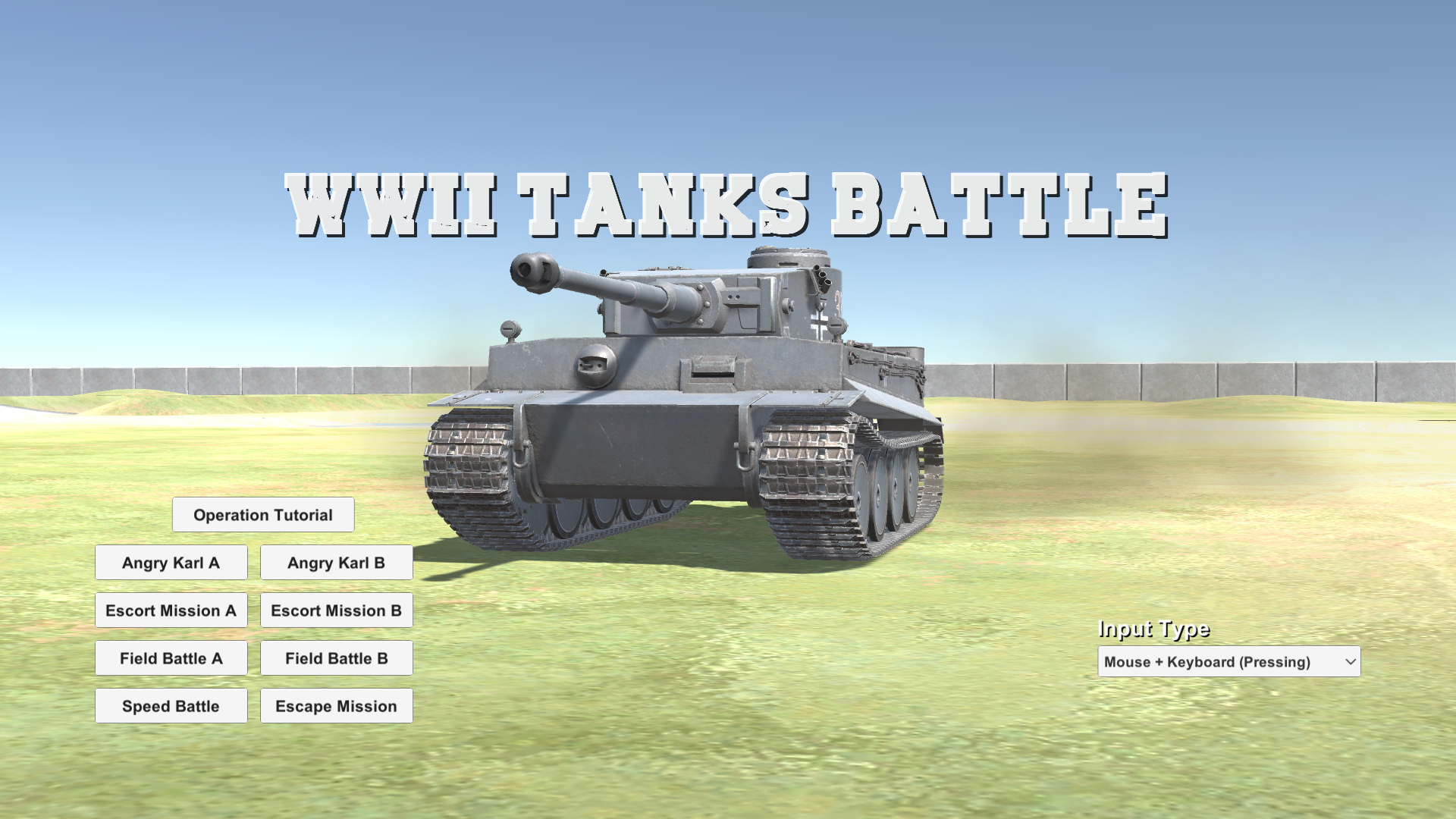Launch Angry Karl B
The height and width of the screenshot is (819, 1456).
tap(336, 562)
